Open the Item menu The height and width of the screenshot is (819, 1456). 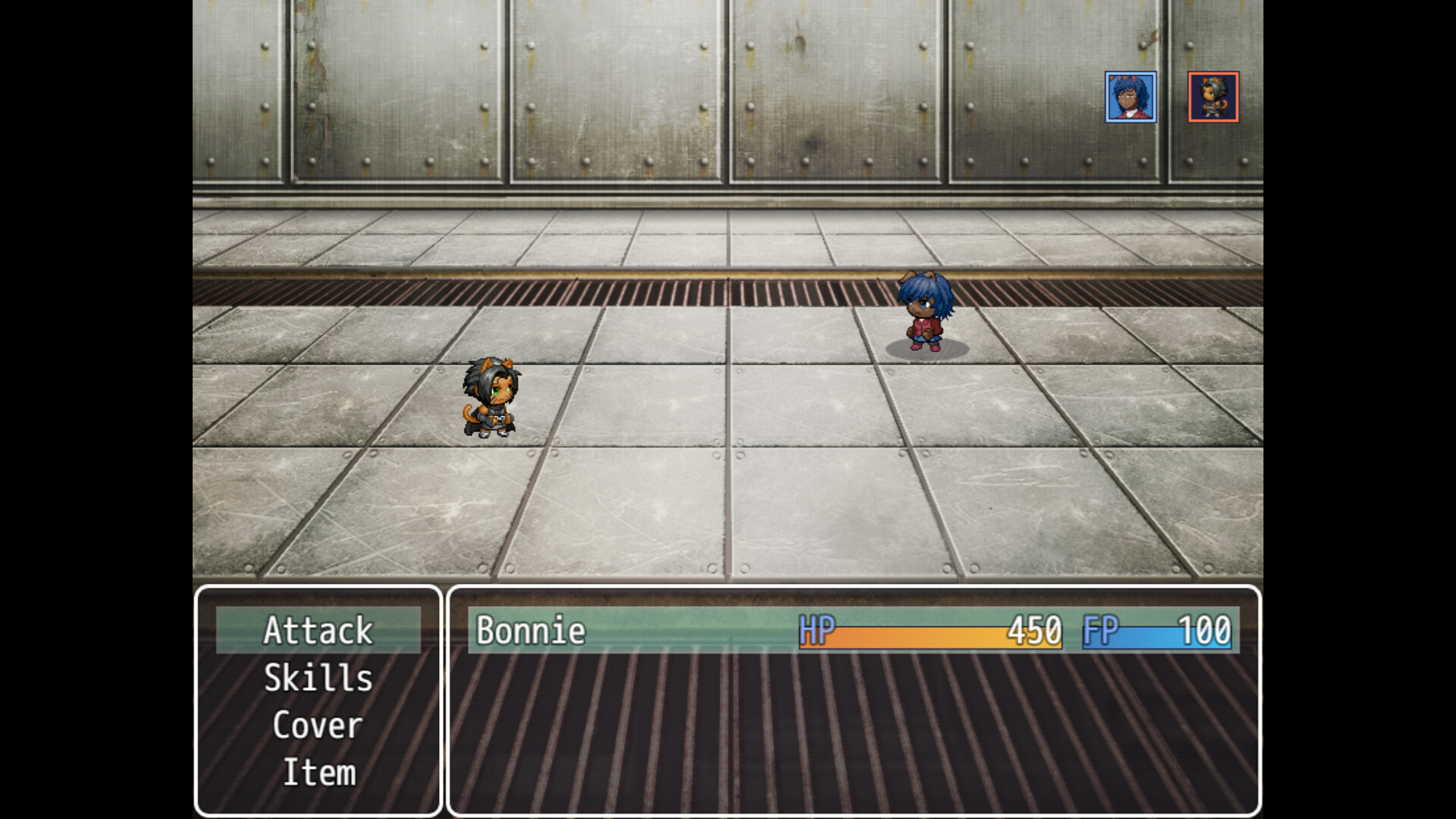point(318,773)
